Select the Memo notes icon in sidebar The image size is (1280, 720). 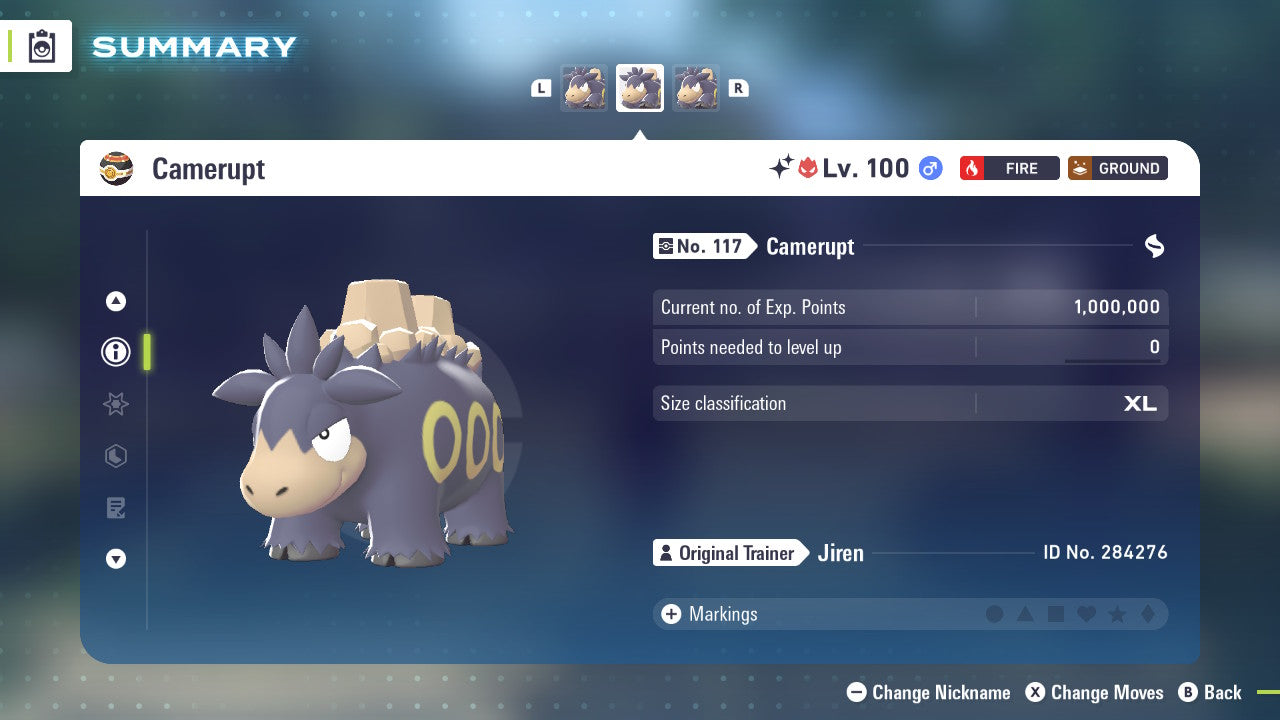115,508
